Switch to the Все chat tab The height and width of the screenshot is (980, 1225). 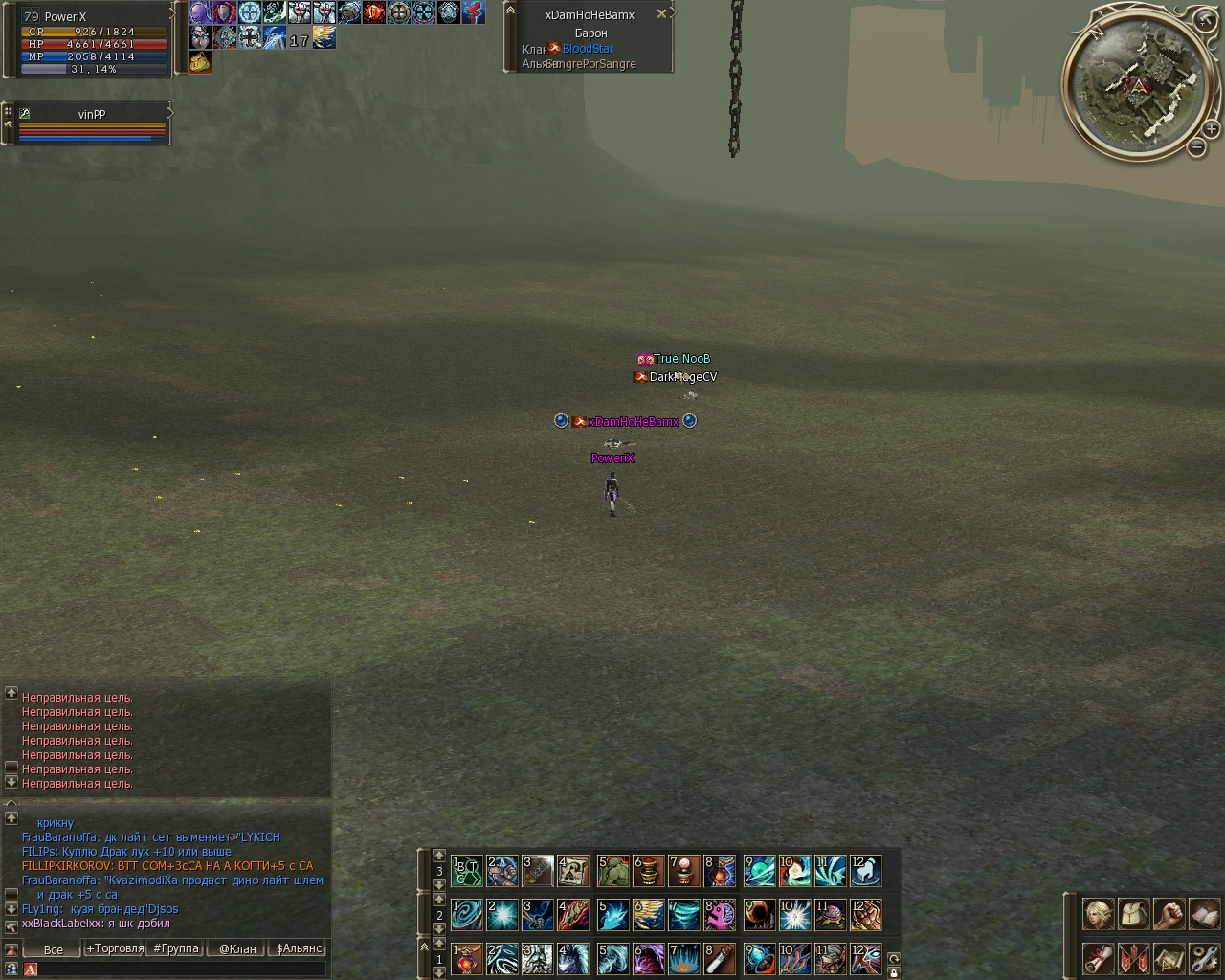(x=54, y=949)
